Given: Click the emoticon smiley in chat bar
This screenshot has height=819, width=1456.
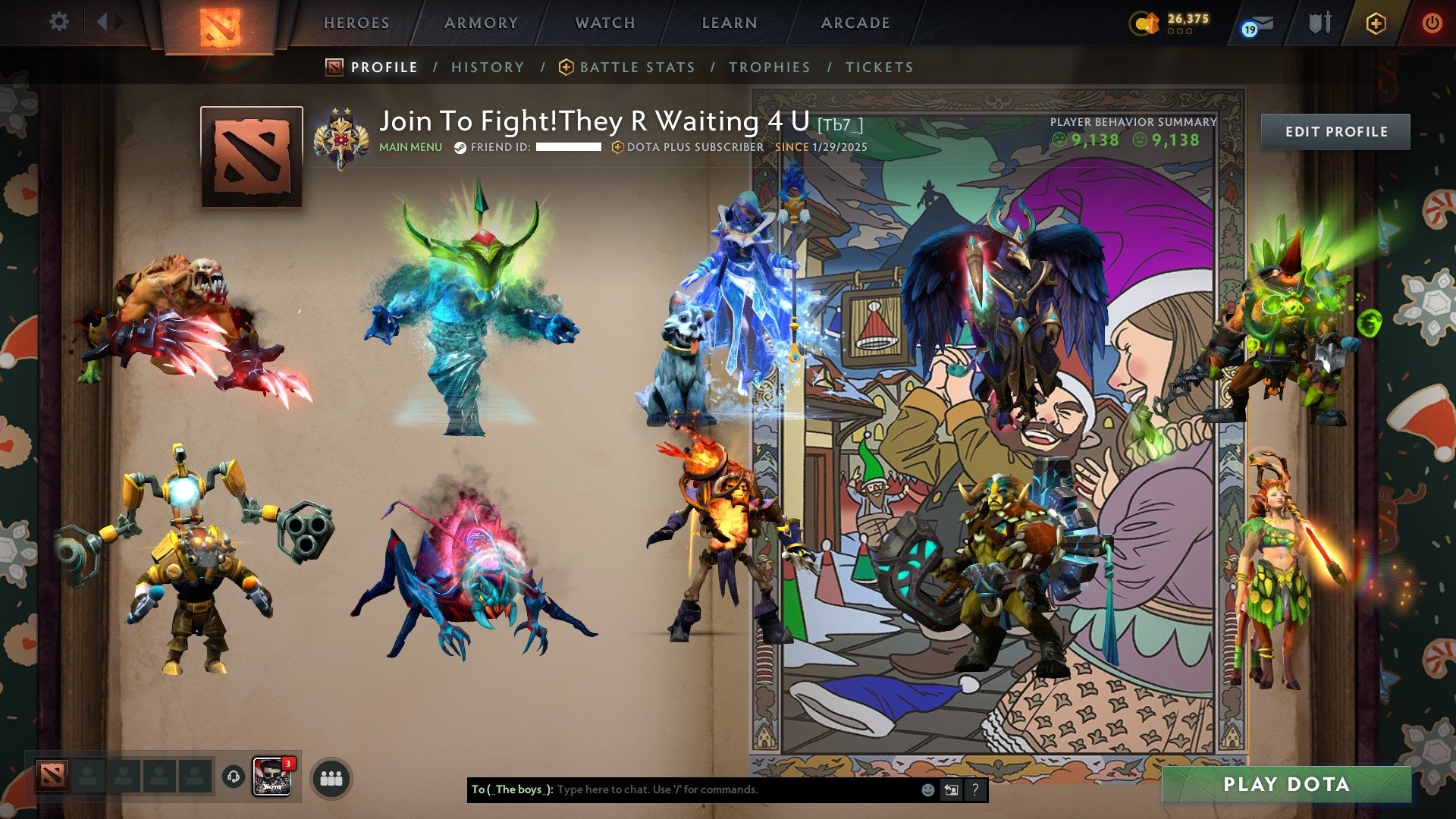Looking at the screenshot, I should (x=928, y=789).
